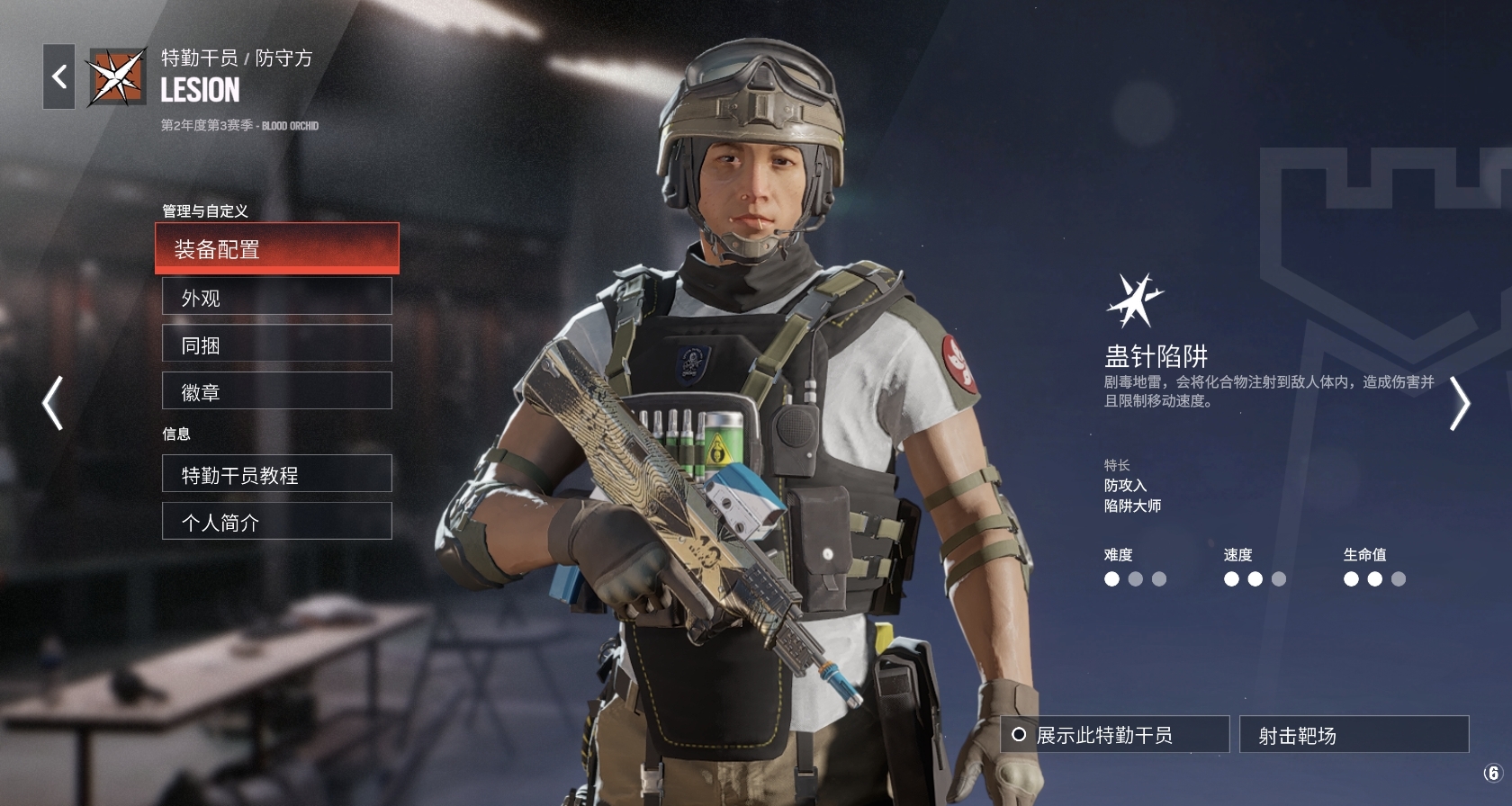1512x806 pixels.
Task: Go back using the top-left arrow button
Action: click(59, 77)
